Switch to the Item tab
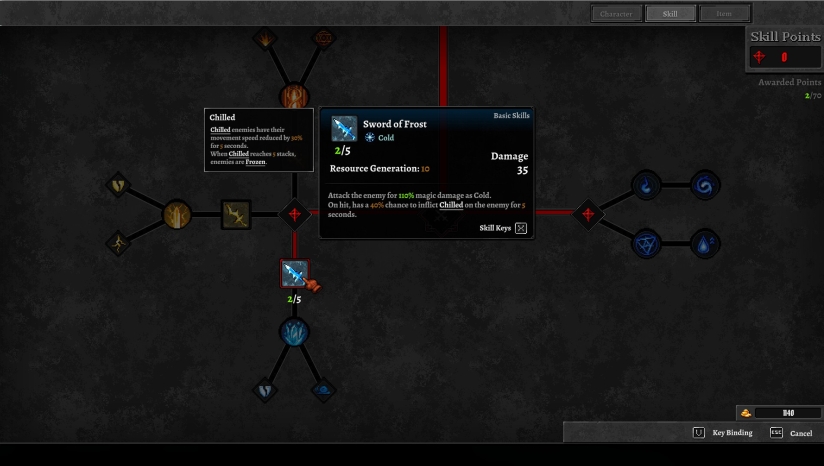 coord(723,14)
